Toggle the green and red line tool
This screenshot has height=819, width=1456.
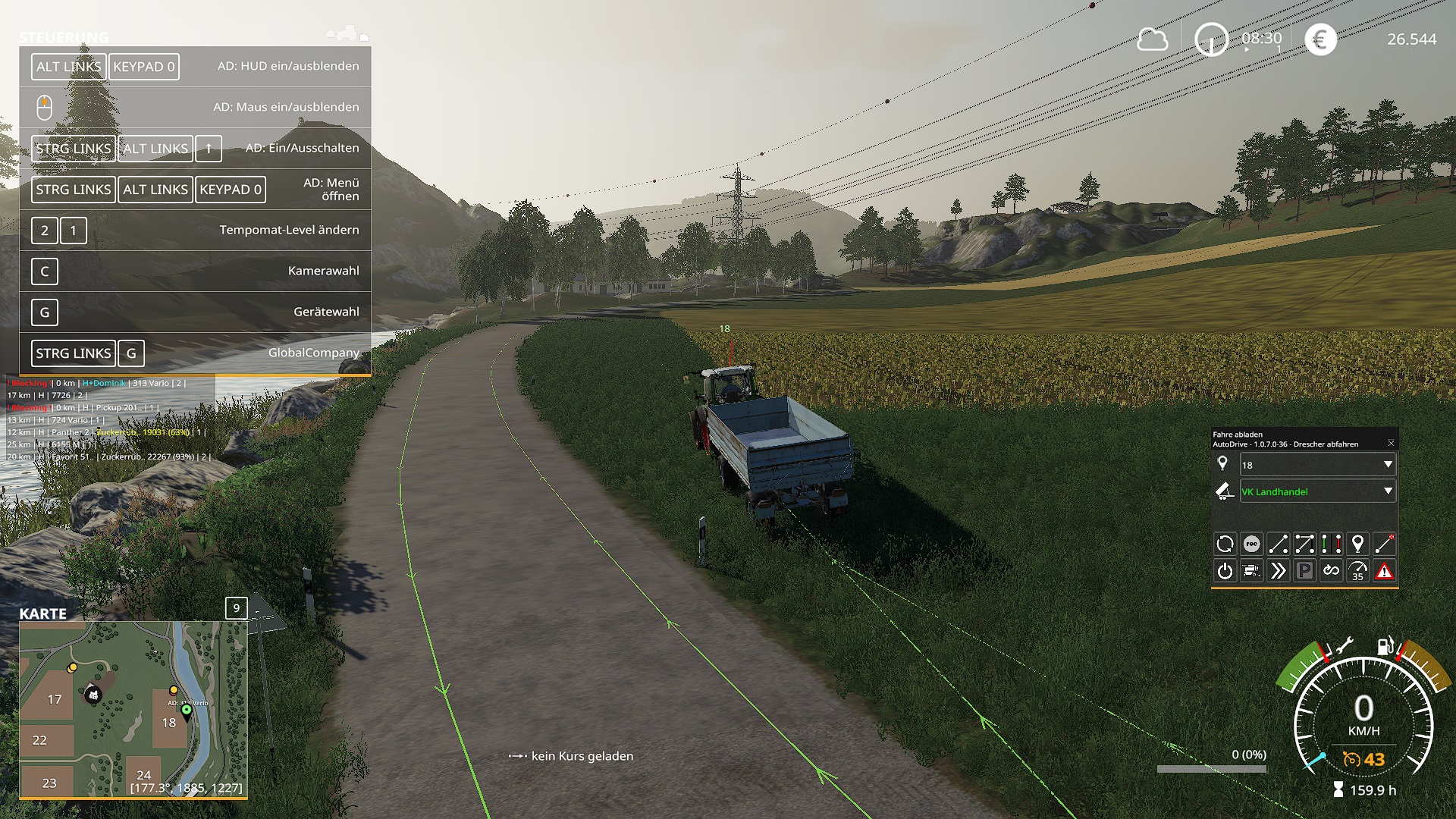[x=1331, y=544]
